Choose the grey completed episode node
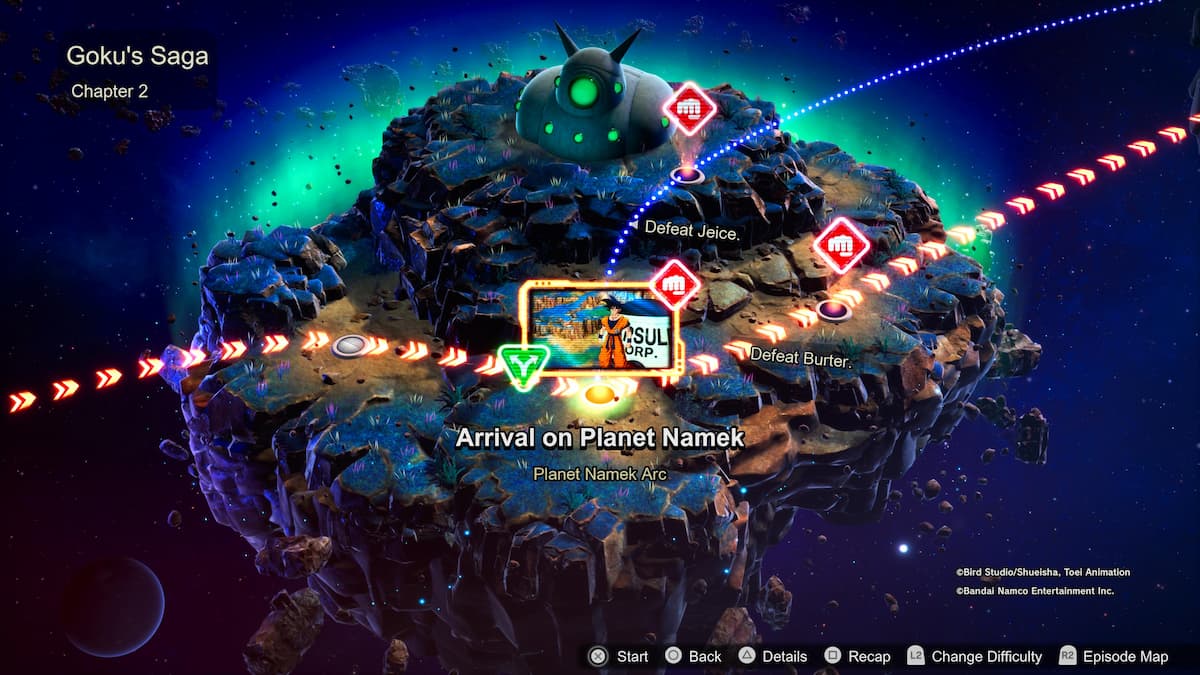 click(x=350, y=346)
